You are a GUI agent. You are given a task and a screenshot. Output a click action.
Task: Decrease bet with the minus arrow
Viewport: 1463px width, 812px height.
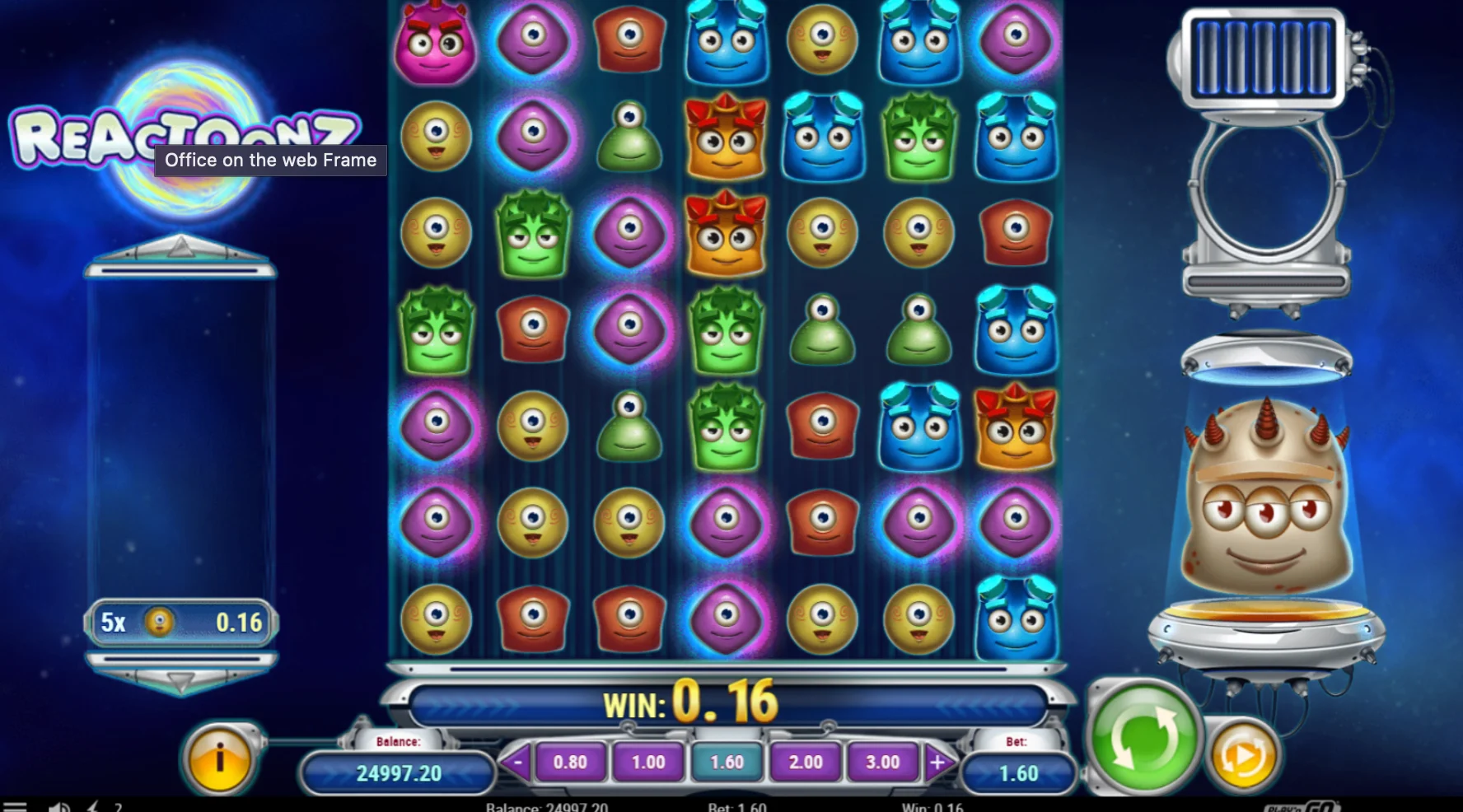[516, 763]
